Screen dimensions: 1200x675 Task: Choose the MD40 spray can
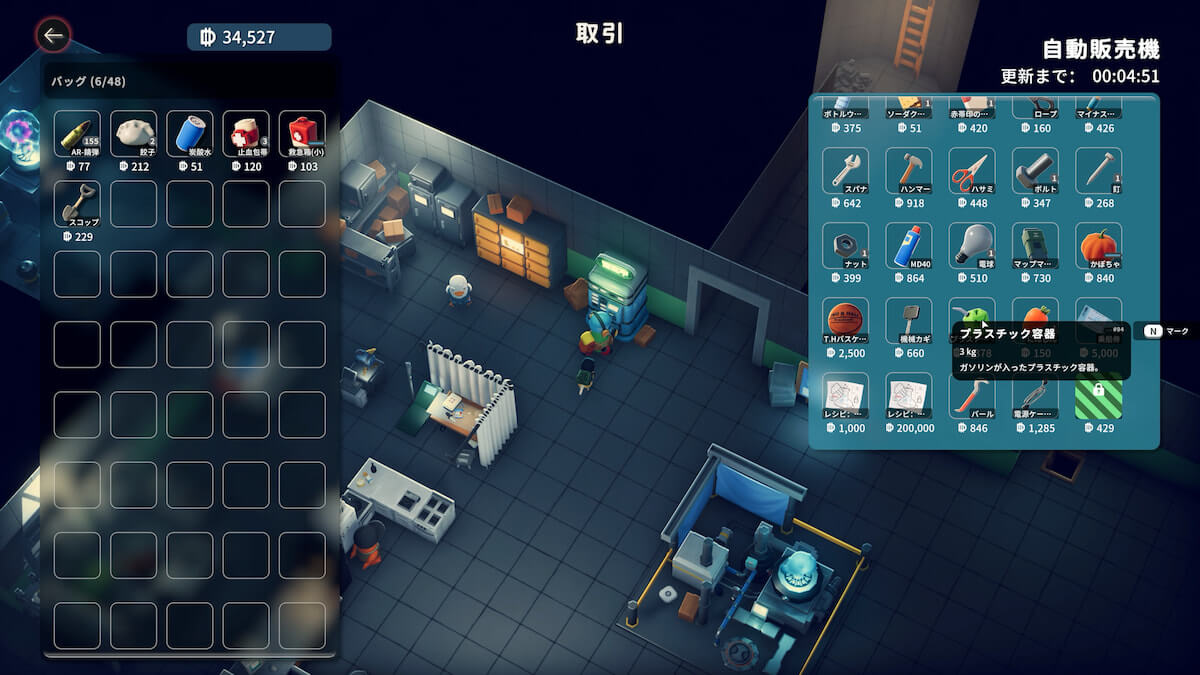[x=908, y=246]
